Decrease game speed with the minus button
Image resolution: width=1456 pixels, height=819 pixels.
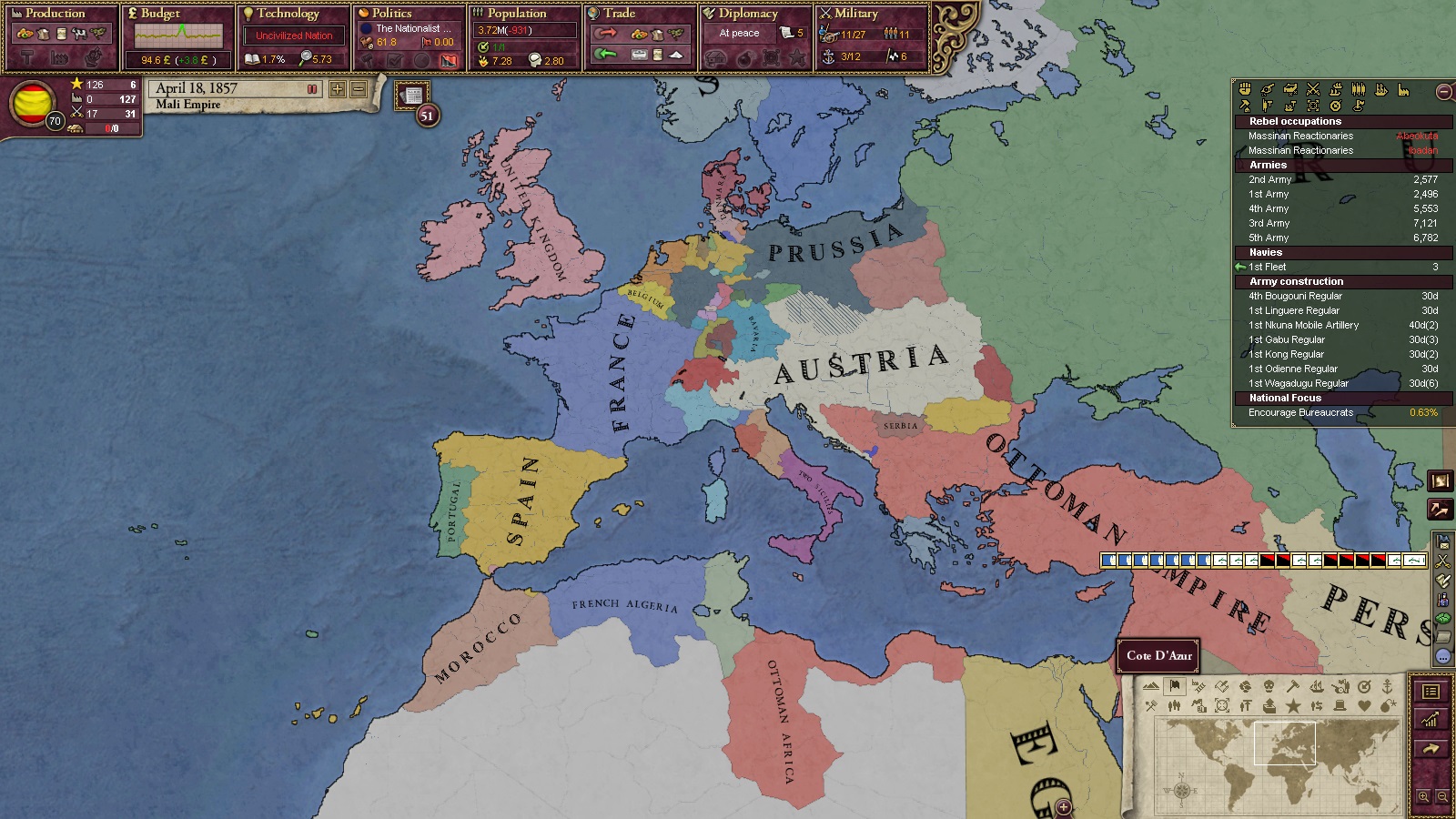coord(359,89)
